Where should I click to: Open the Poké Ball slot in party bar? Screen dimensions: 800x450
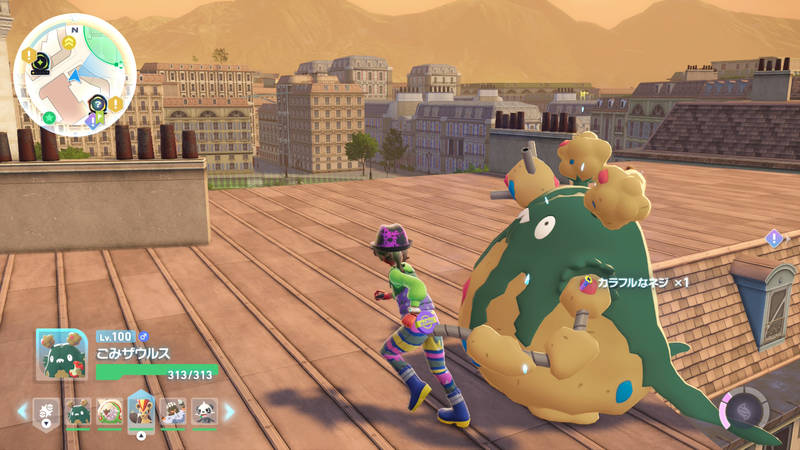tap(45, 411)
